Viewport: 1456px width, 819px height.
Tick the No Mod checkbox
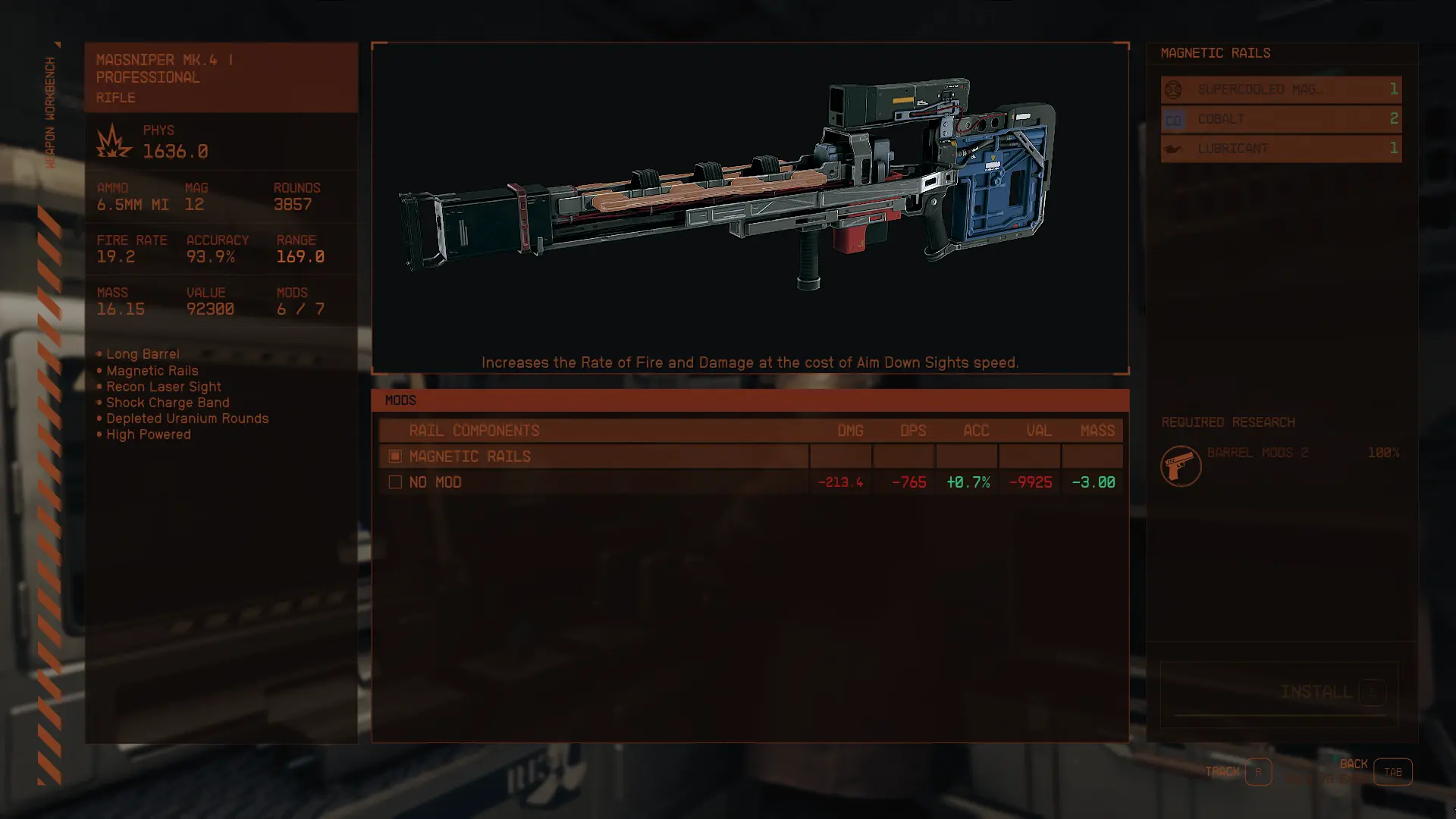pyautogui.click(x=395, y=482)
